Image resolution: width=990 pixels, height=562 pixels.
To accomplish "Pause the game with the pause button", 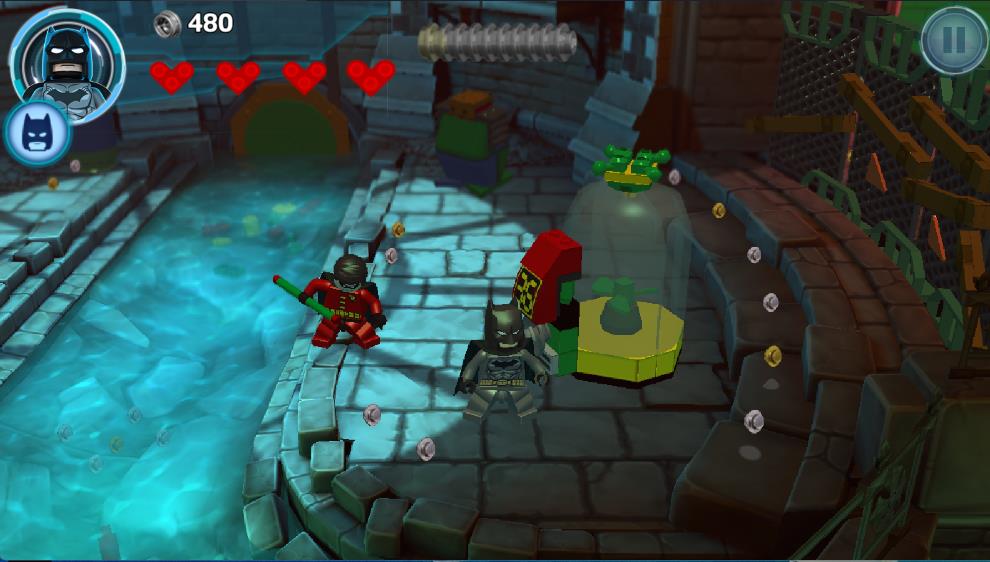I will point(953,40).
